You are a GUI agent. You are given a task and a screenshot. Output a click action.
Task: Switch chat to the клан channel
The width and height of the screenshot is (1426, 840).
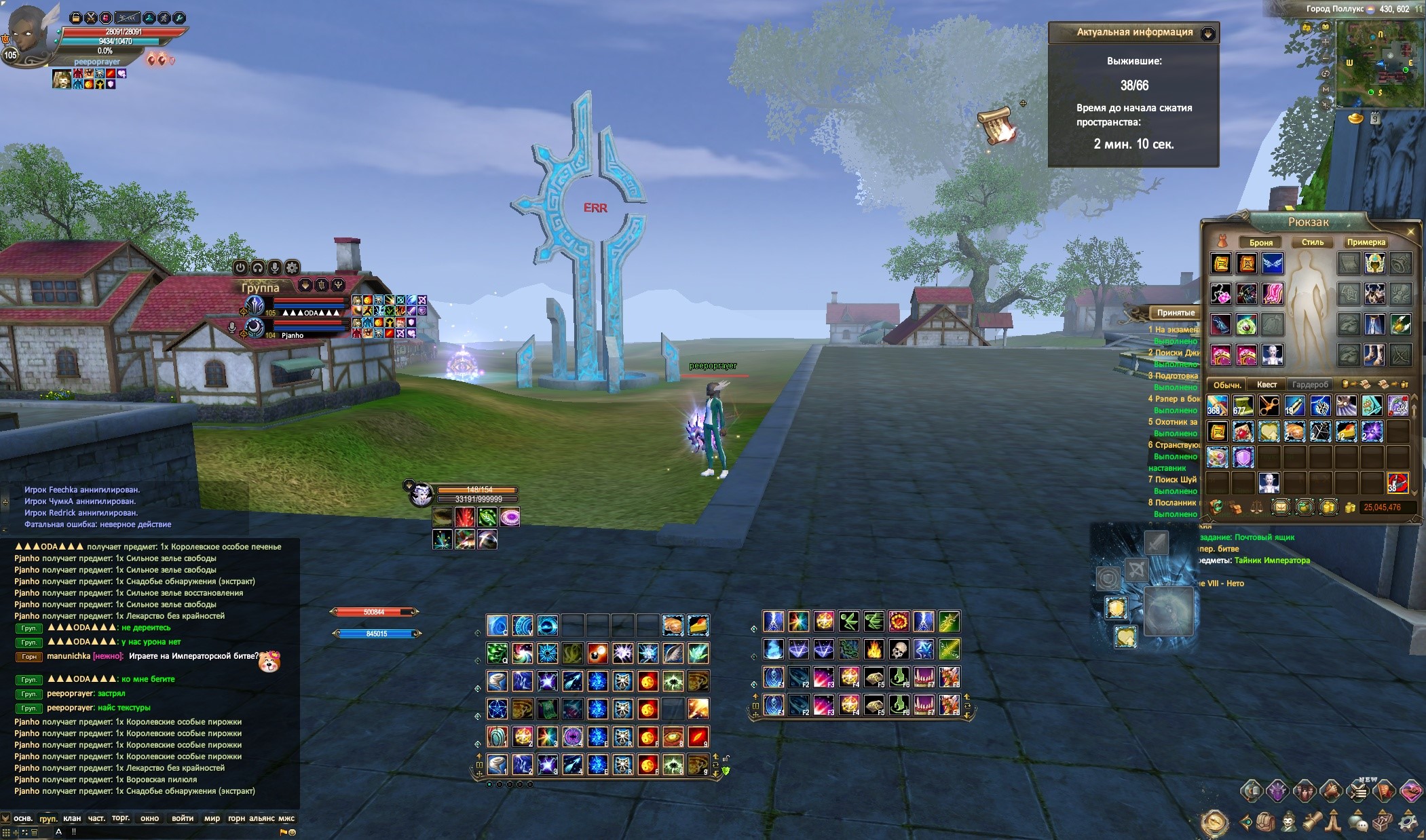pos(72,818)
